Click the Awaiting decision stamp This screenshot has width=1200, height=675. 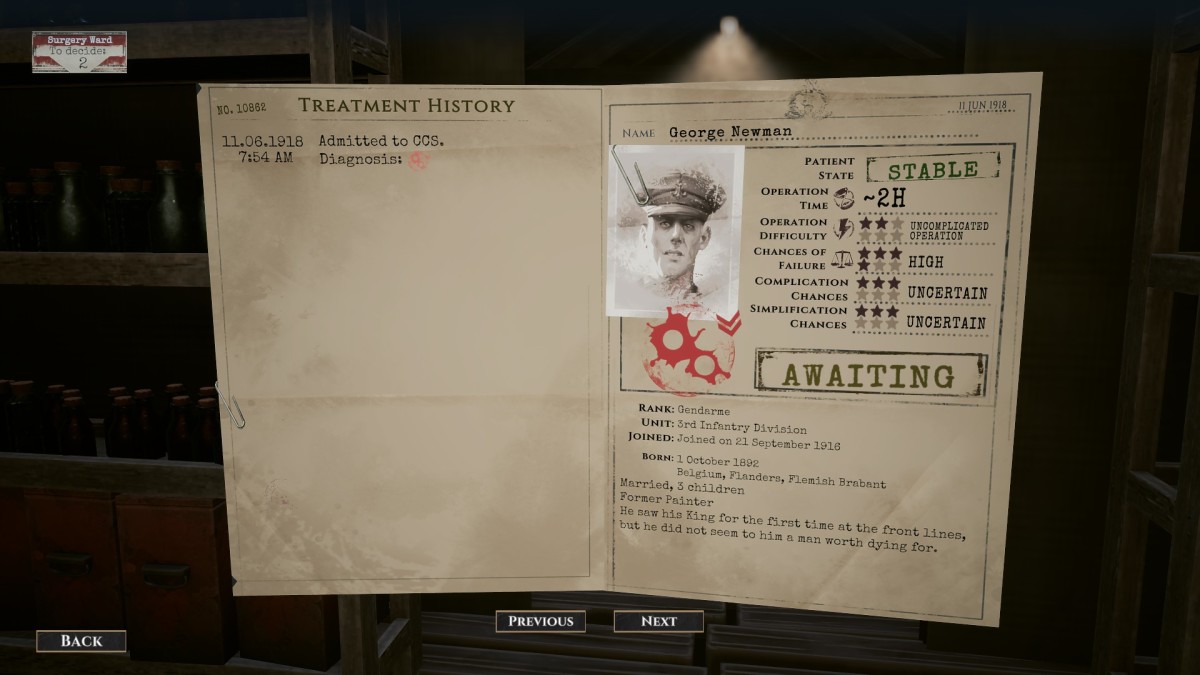869,374
